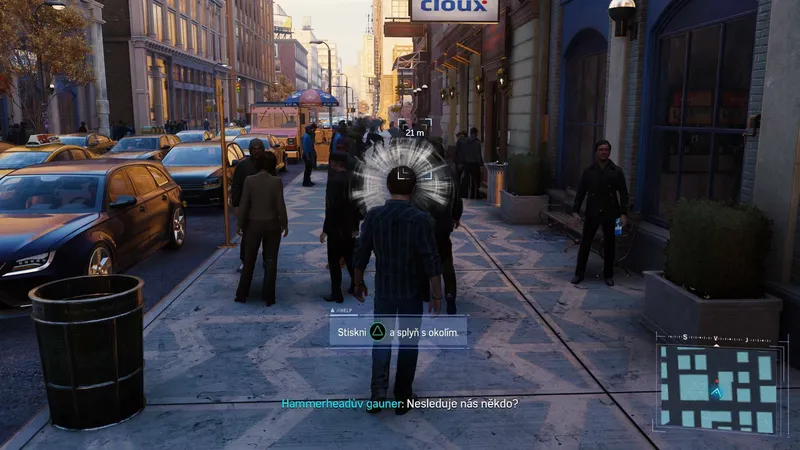The width and height of the screenshot is (800, 450).
Task: Click the compass strip above the minimap
Action: pos(717,339)
